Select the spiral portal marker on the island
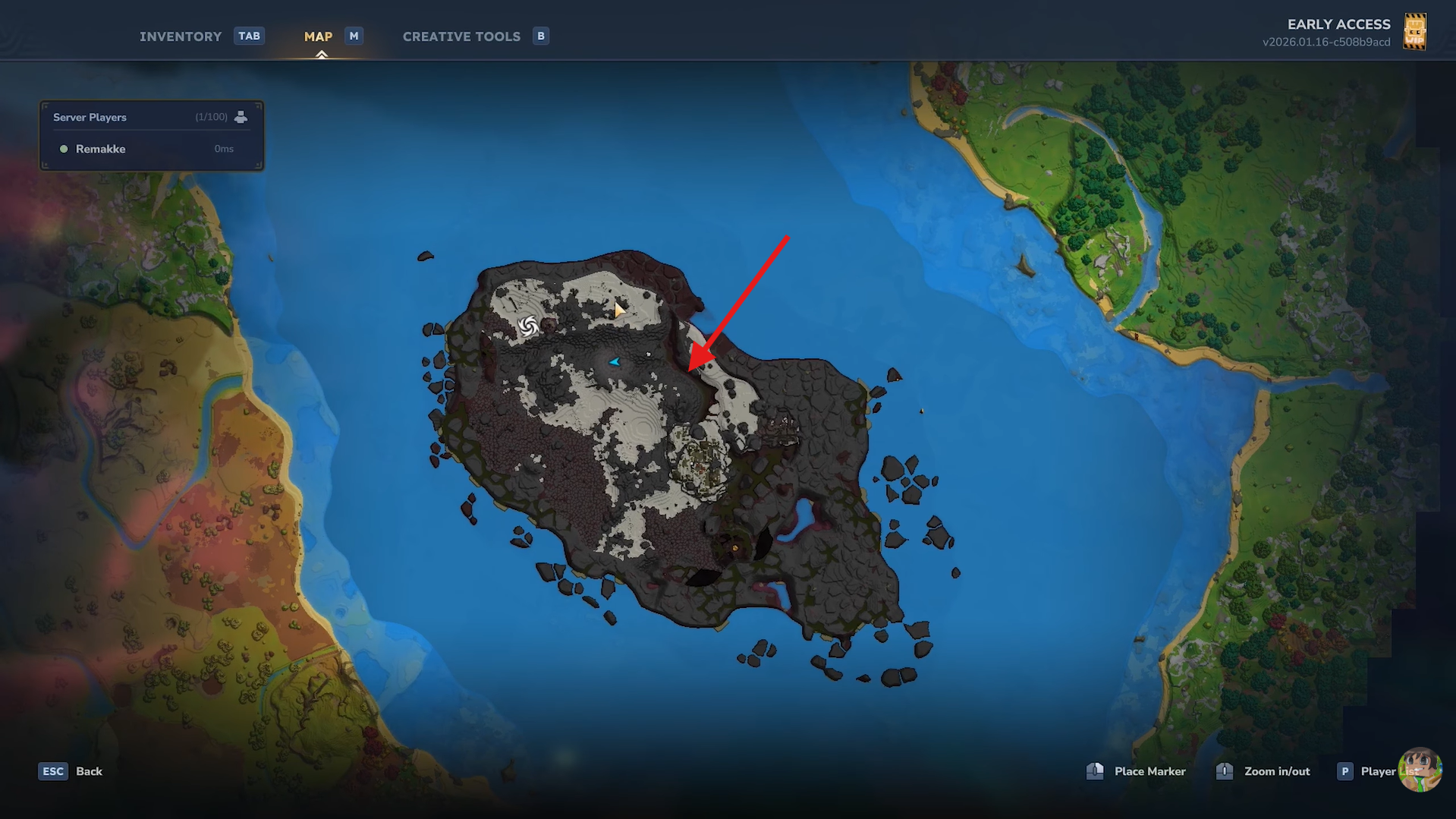Image resolution: width=1456 pixels, height=819 pixels. click(527, 326)
